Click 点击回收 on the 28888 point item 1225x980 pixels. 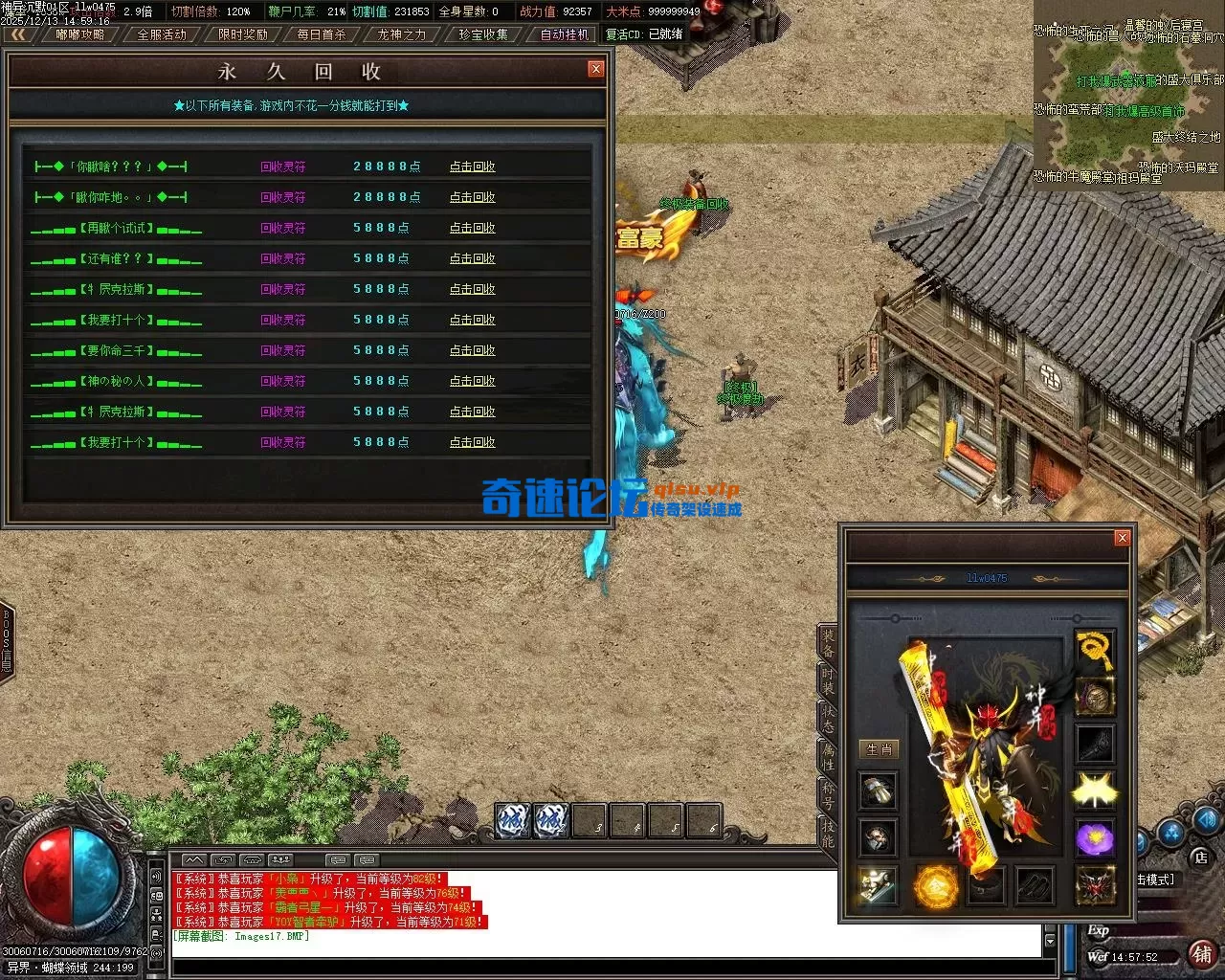pyautogui.click(x=472, y=166)
